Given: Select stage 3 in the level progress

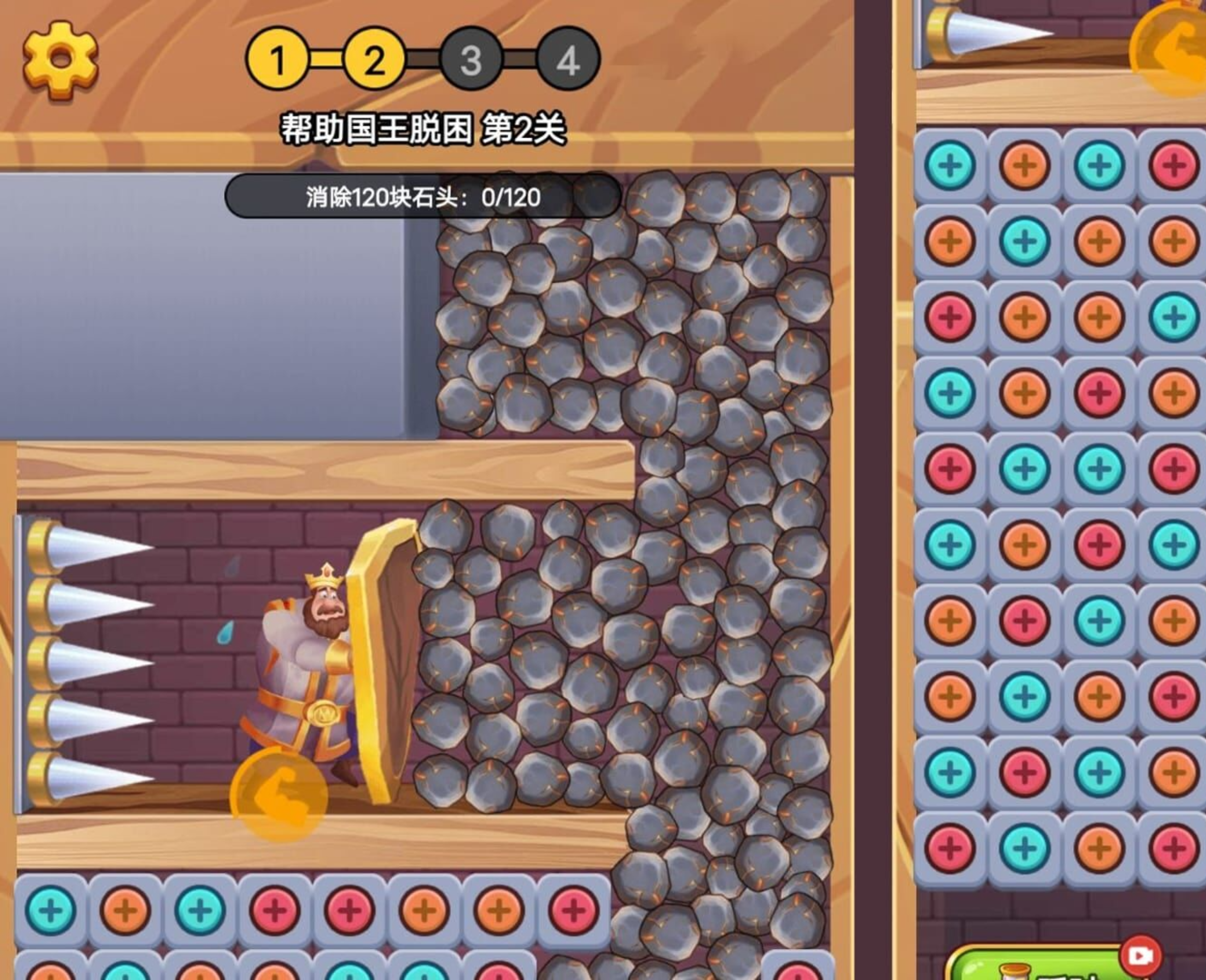Looking at the screenshot, I should (471, 59).
